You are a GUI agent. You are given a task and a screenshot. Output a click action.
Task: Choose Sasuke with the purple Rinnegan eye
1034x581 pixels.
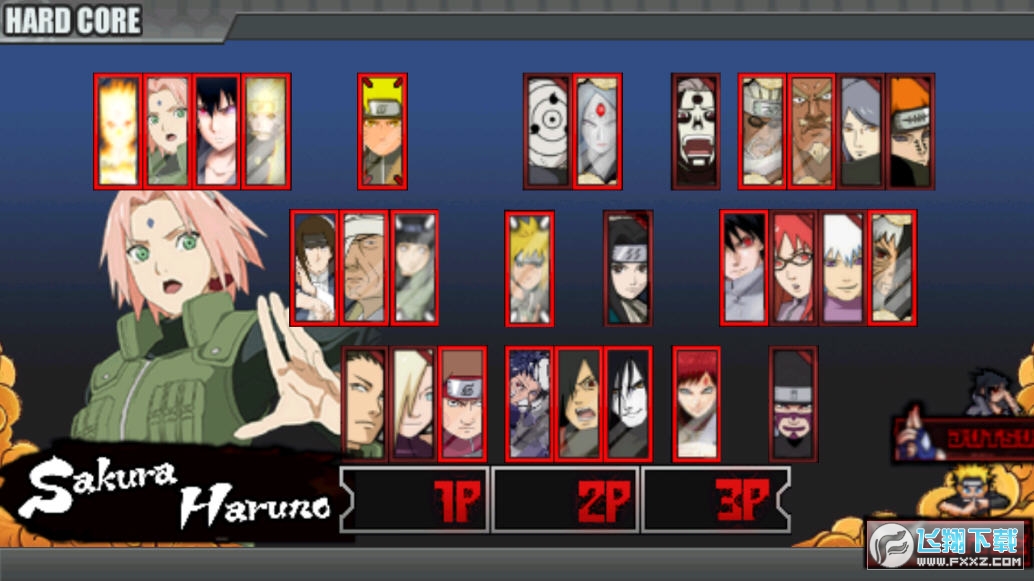pyautogui.click(x=216, y=131)
